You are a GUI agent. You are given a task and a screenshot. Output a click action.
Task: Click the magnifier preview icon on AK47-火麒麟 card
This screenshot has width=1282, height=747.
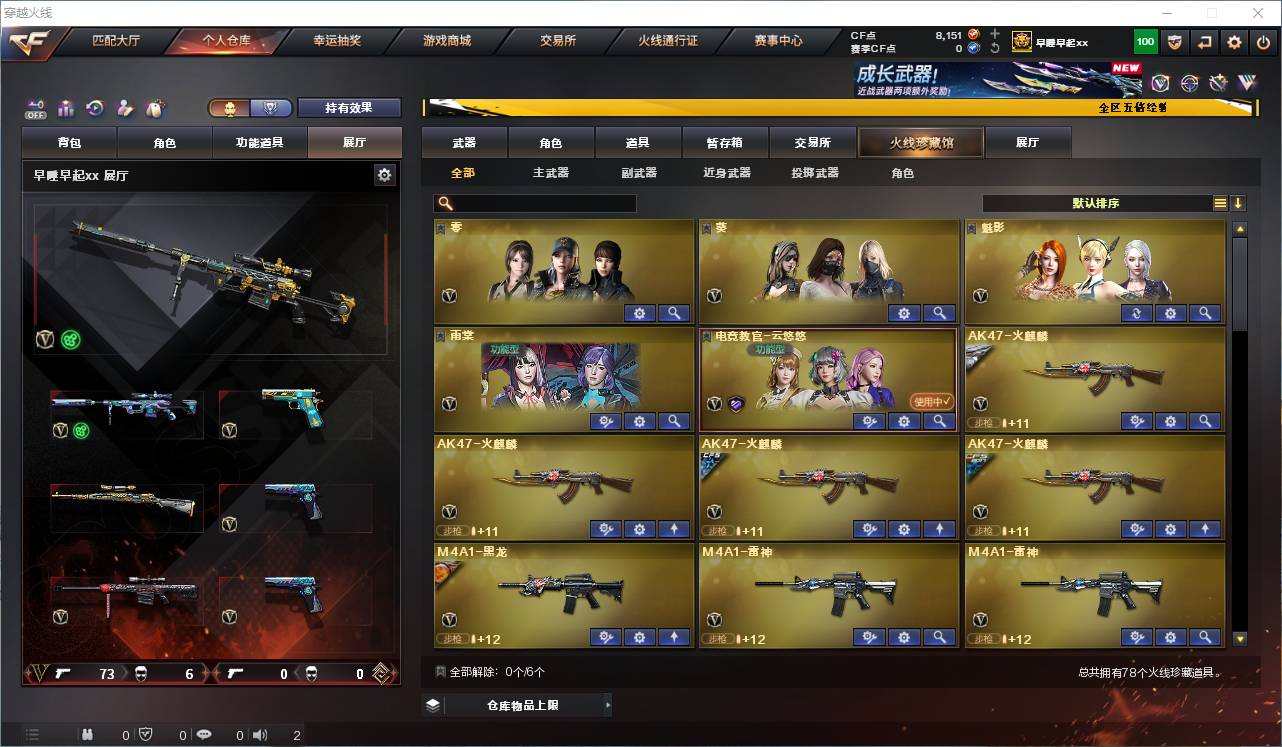click(x=1203, y=421)
